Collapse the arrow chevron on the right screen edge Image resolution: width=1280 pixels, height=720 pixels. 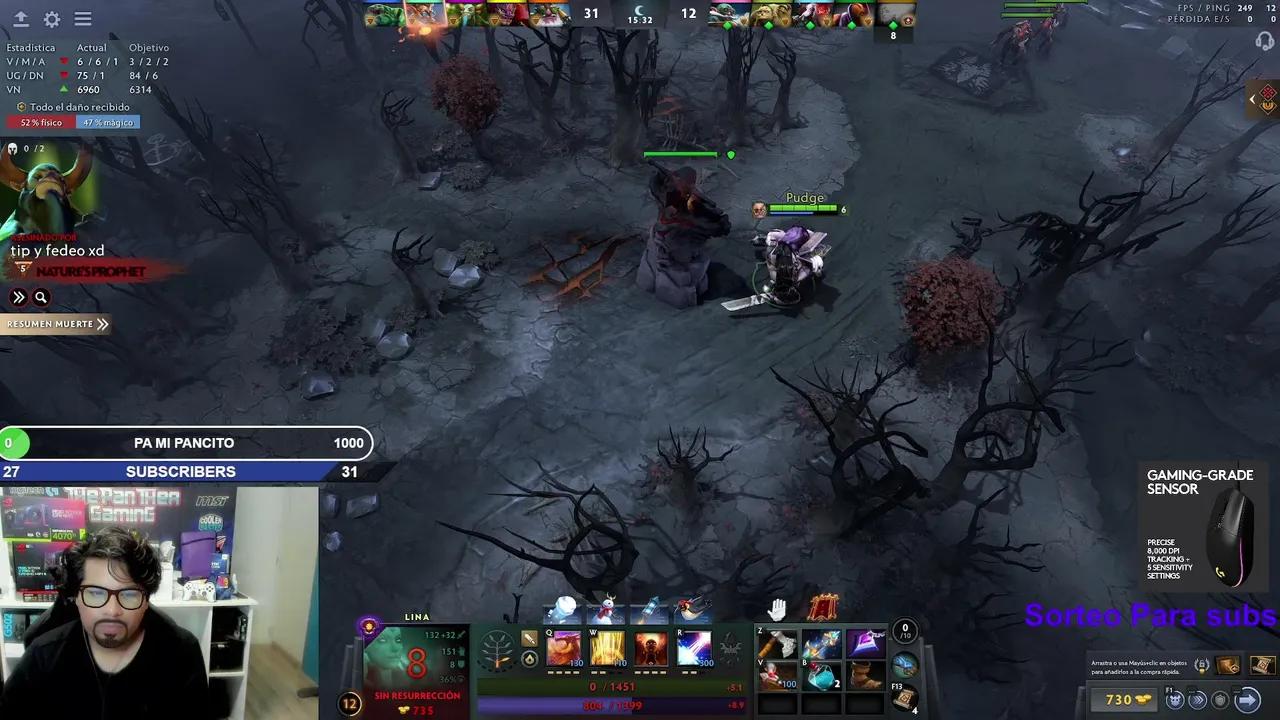click(x=1253, y=99)
